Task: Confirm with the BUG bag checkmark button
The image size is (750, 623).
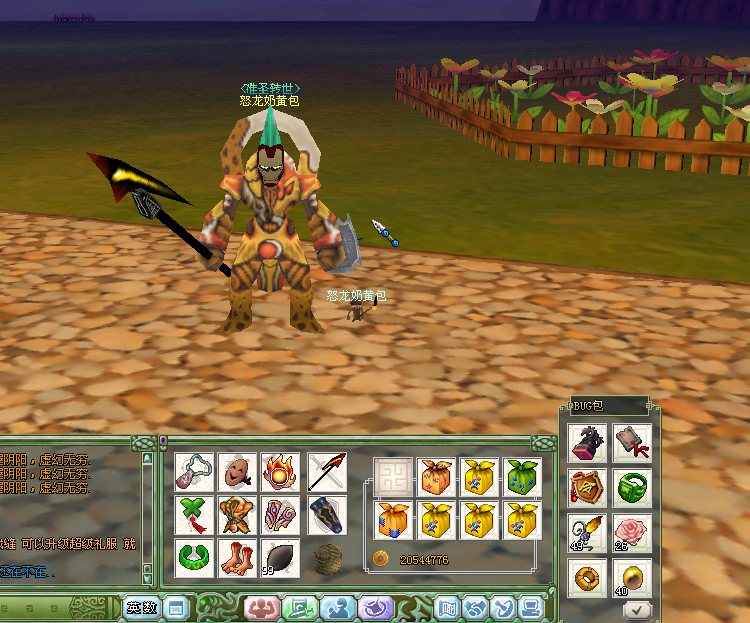Action: click(x=637, y=607)
